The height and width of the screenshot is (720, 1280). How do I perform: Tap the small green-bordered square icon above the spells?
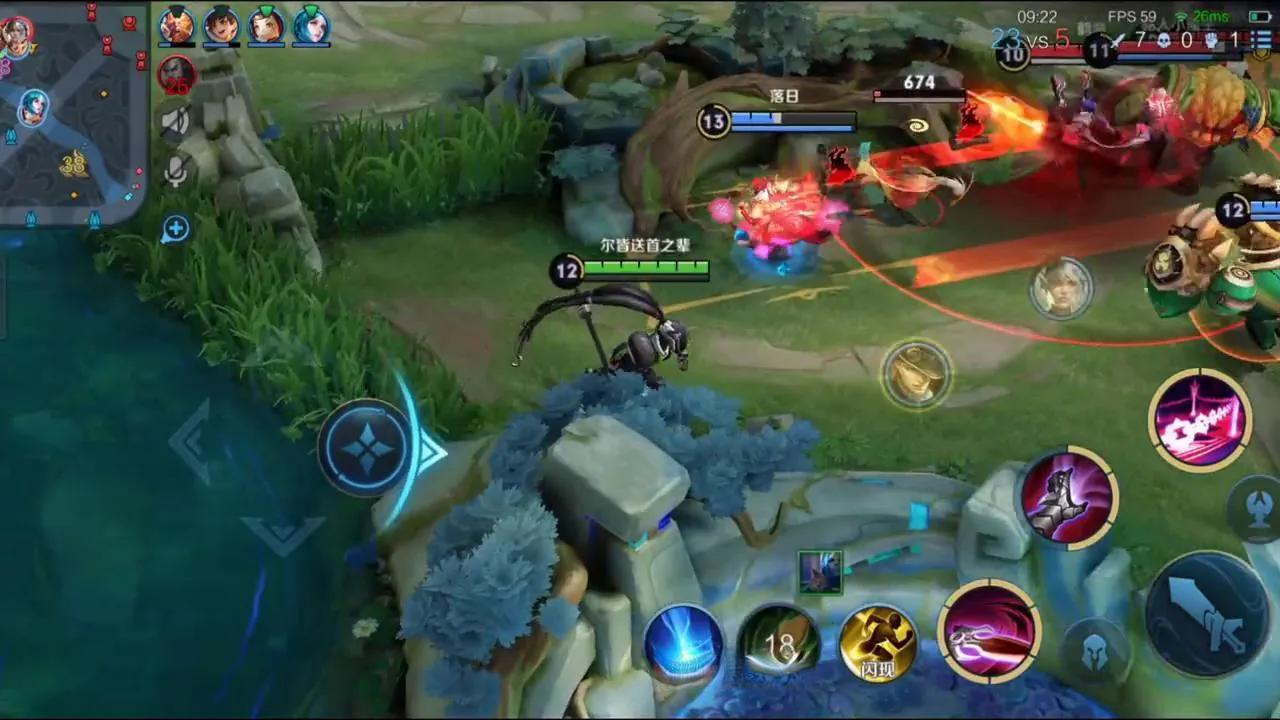[x=820, y=572]
